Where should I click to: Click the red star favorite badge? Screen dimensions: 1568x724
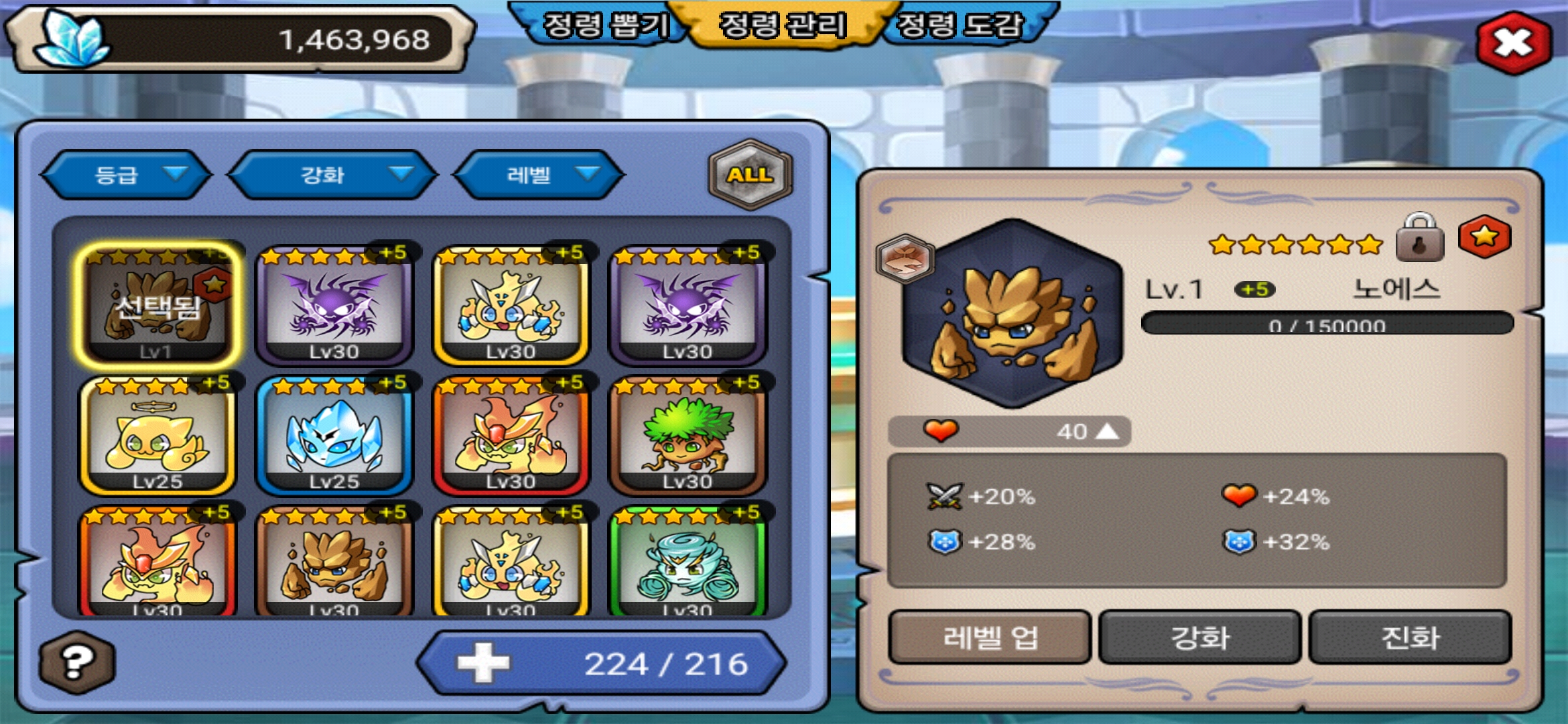[1484, 237]
